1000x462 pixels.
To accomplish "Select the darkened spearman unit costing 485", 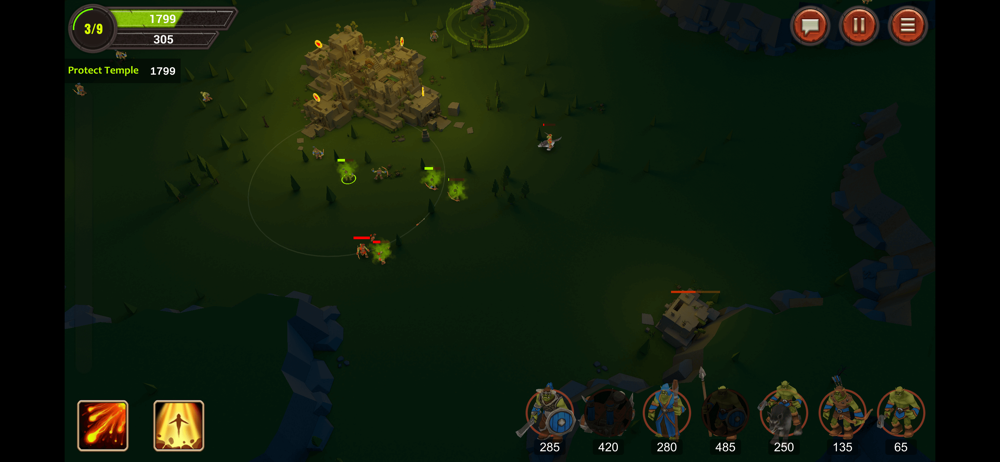I will click(725, 412).
